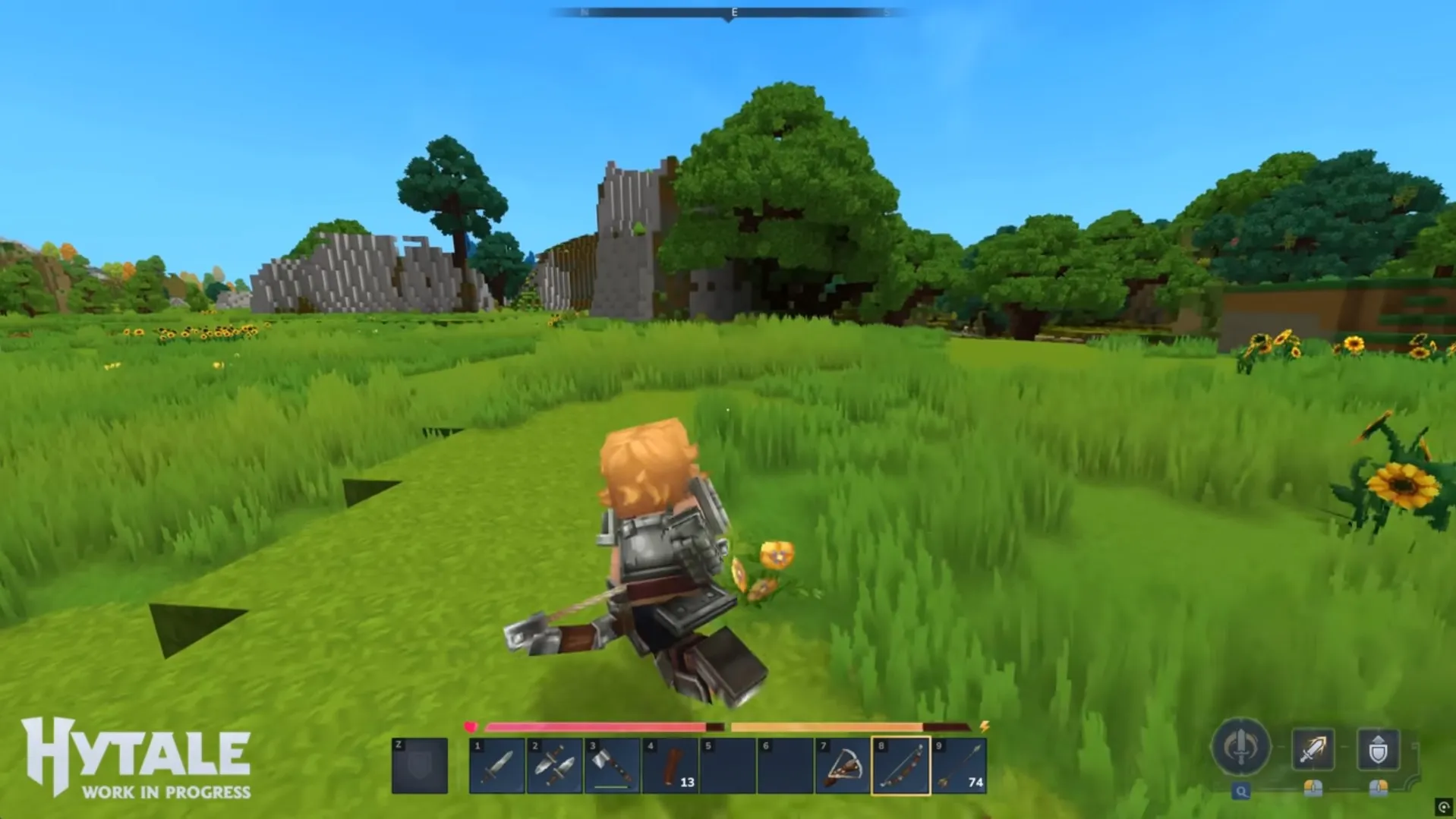This screenshot has height=819, width=1456.
Task: Trigger the glowing sword attack icon
Action: pyautogui.click(x=1313, y=749)
